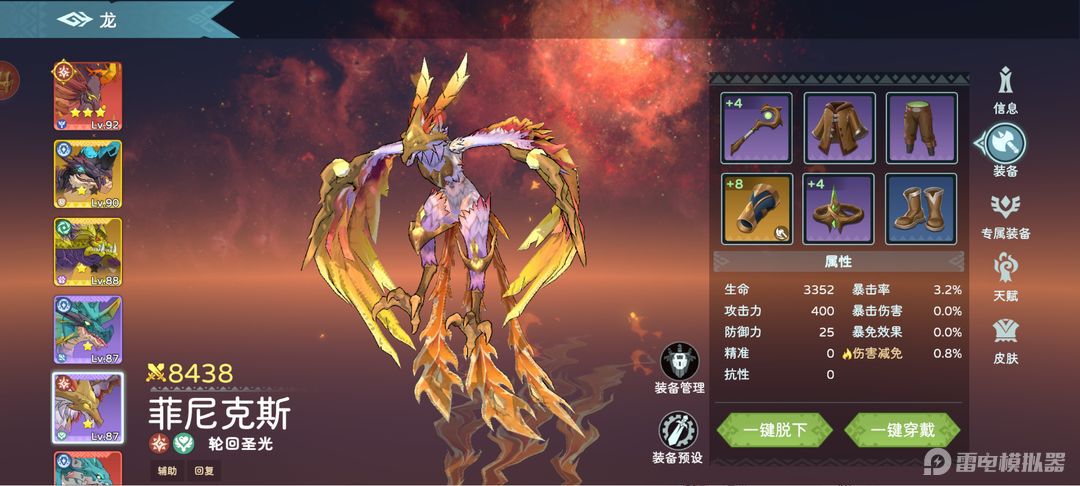The height and width of the screenshot is (486, 1080).
Task: Open the 皮肤 skins tab
Action: pyautogui.click(x=1005, y=340)
